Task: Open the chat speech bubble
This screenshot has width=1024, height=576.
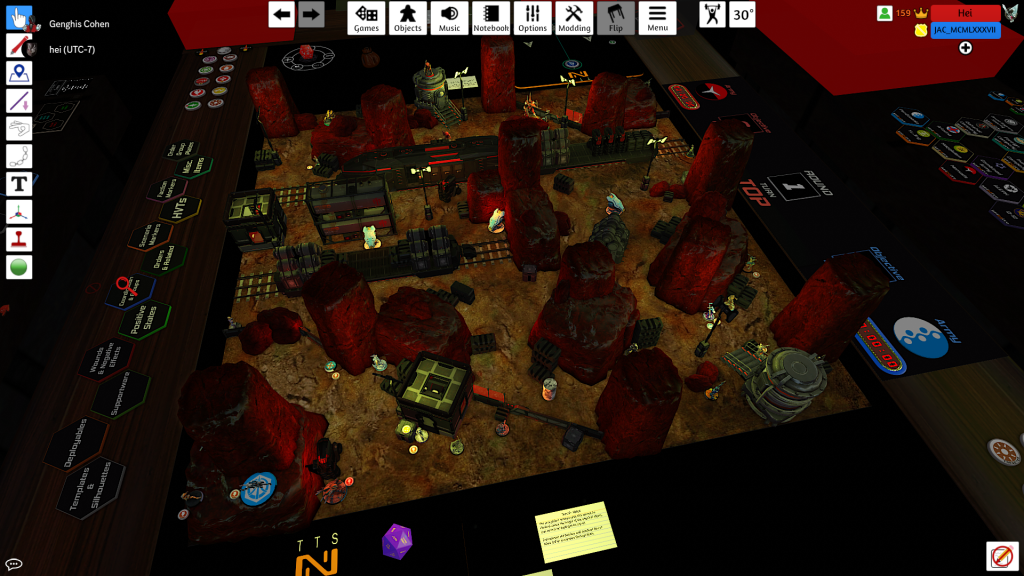Action: 14,565
